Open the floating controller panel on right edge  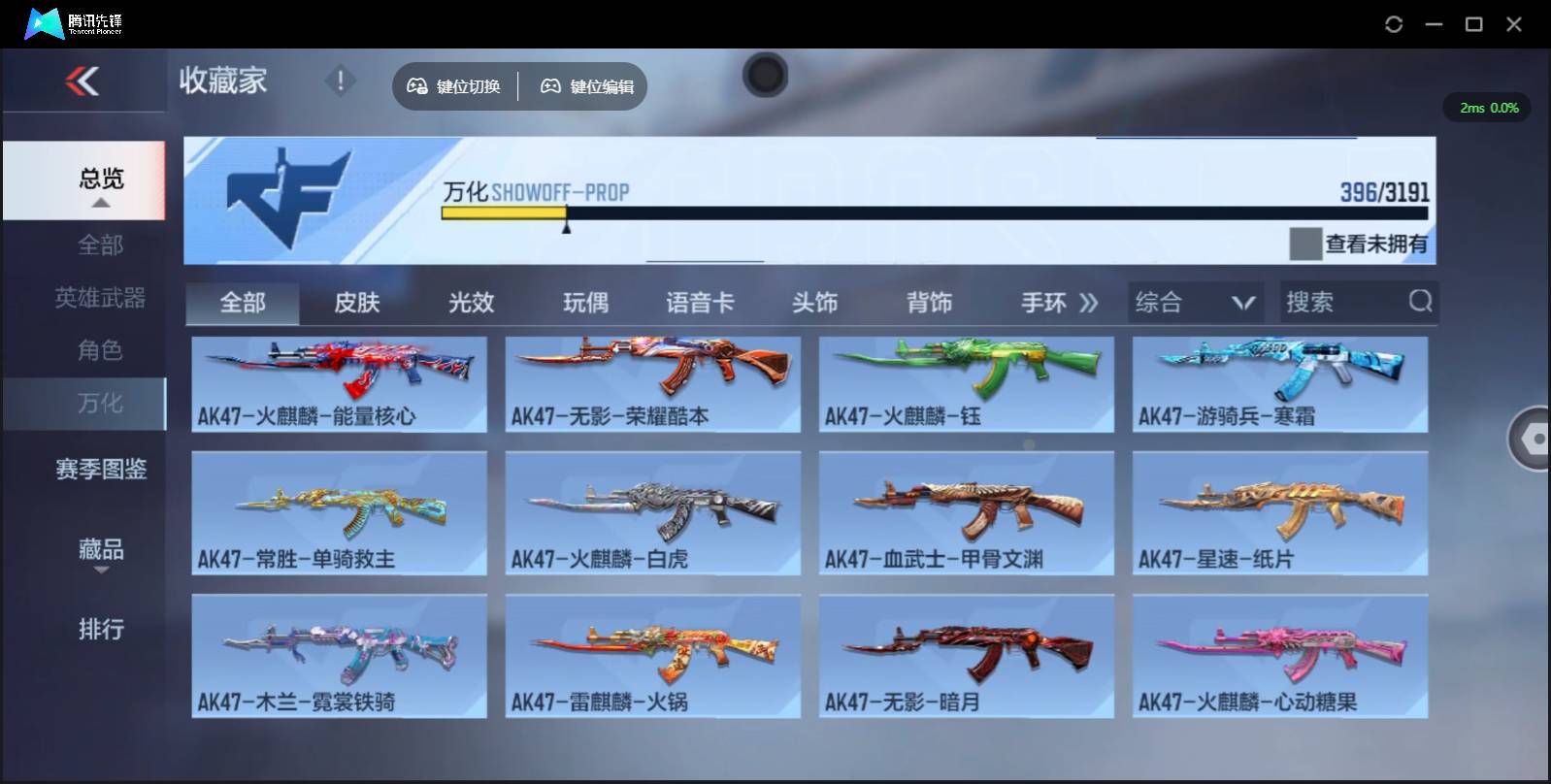(1534, 439)
